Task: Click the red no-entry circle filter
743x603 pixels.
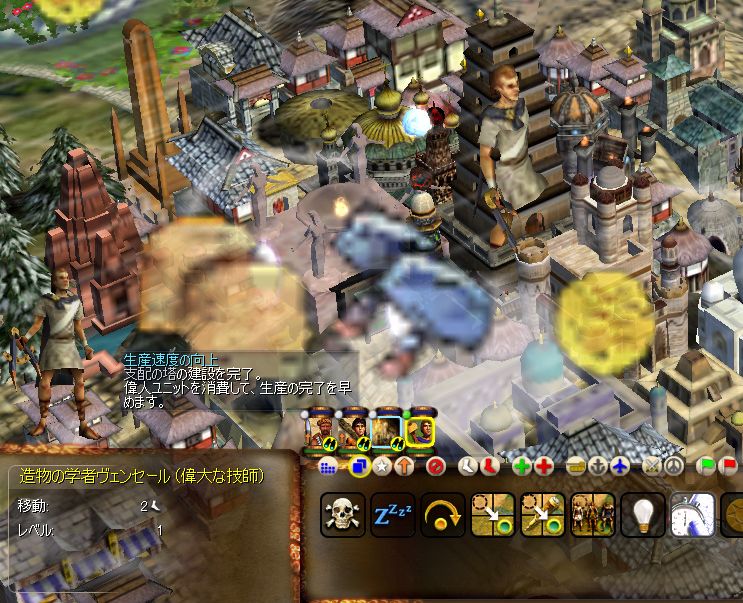Action: [x=435, y=466]
